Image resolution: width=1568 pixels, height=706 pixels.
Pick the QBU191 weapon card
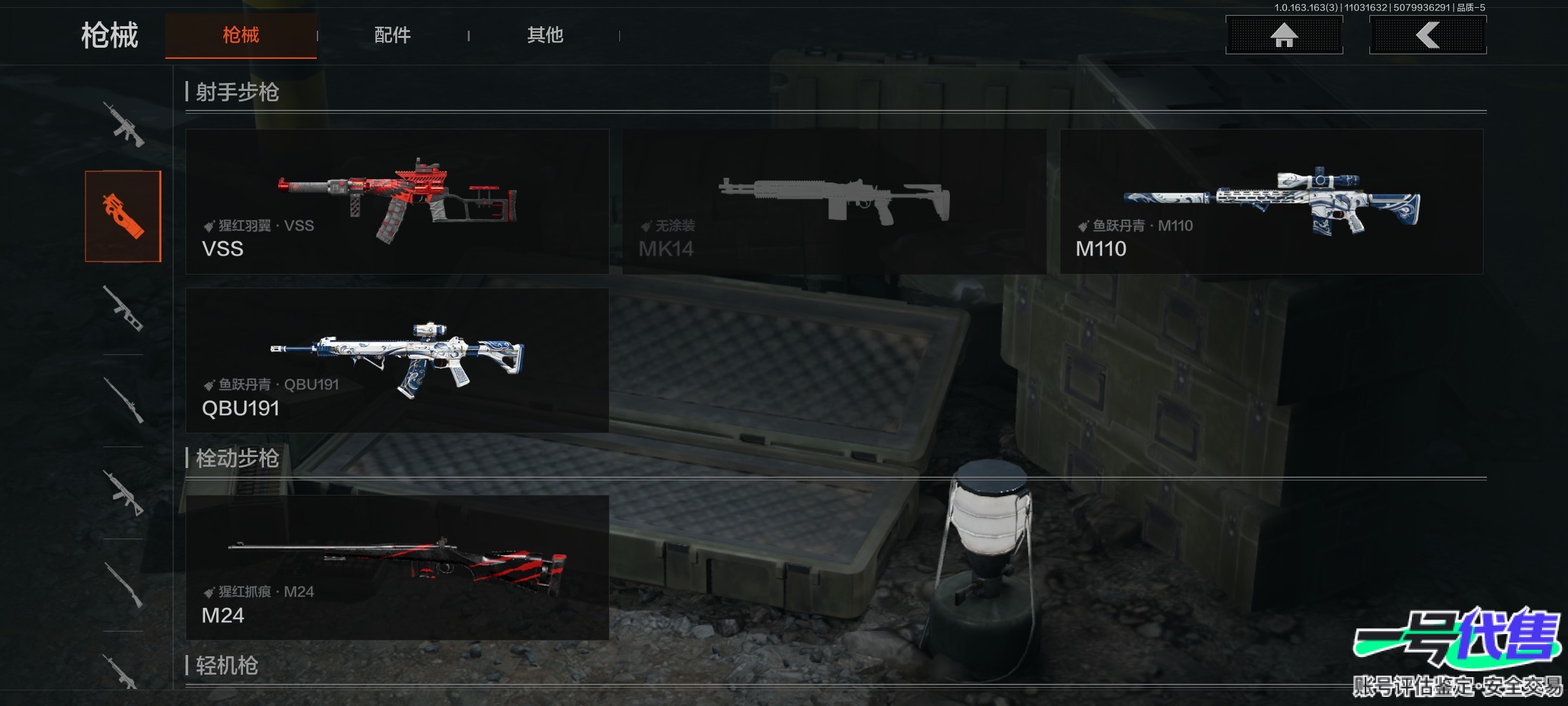pos(397,360)
